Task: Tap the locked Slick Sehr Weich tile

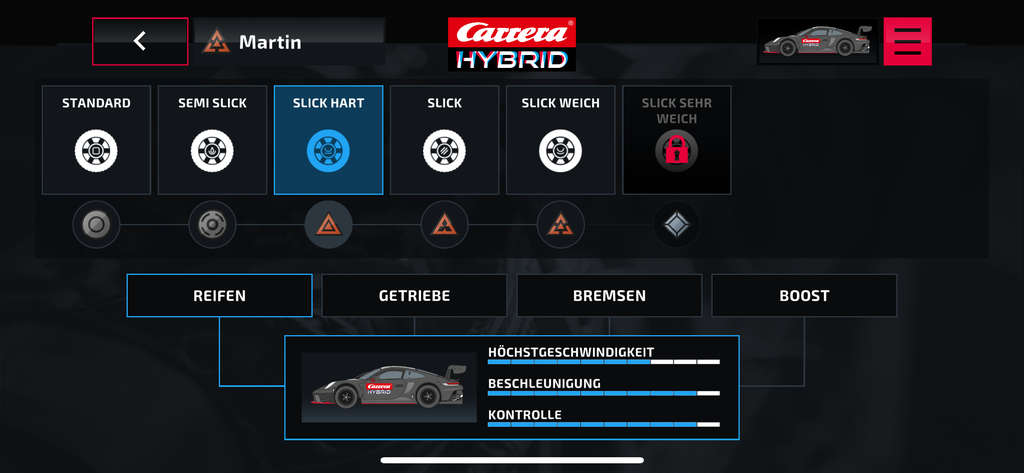Action: 676,139
